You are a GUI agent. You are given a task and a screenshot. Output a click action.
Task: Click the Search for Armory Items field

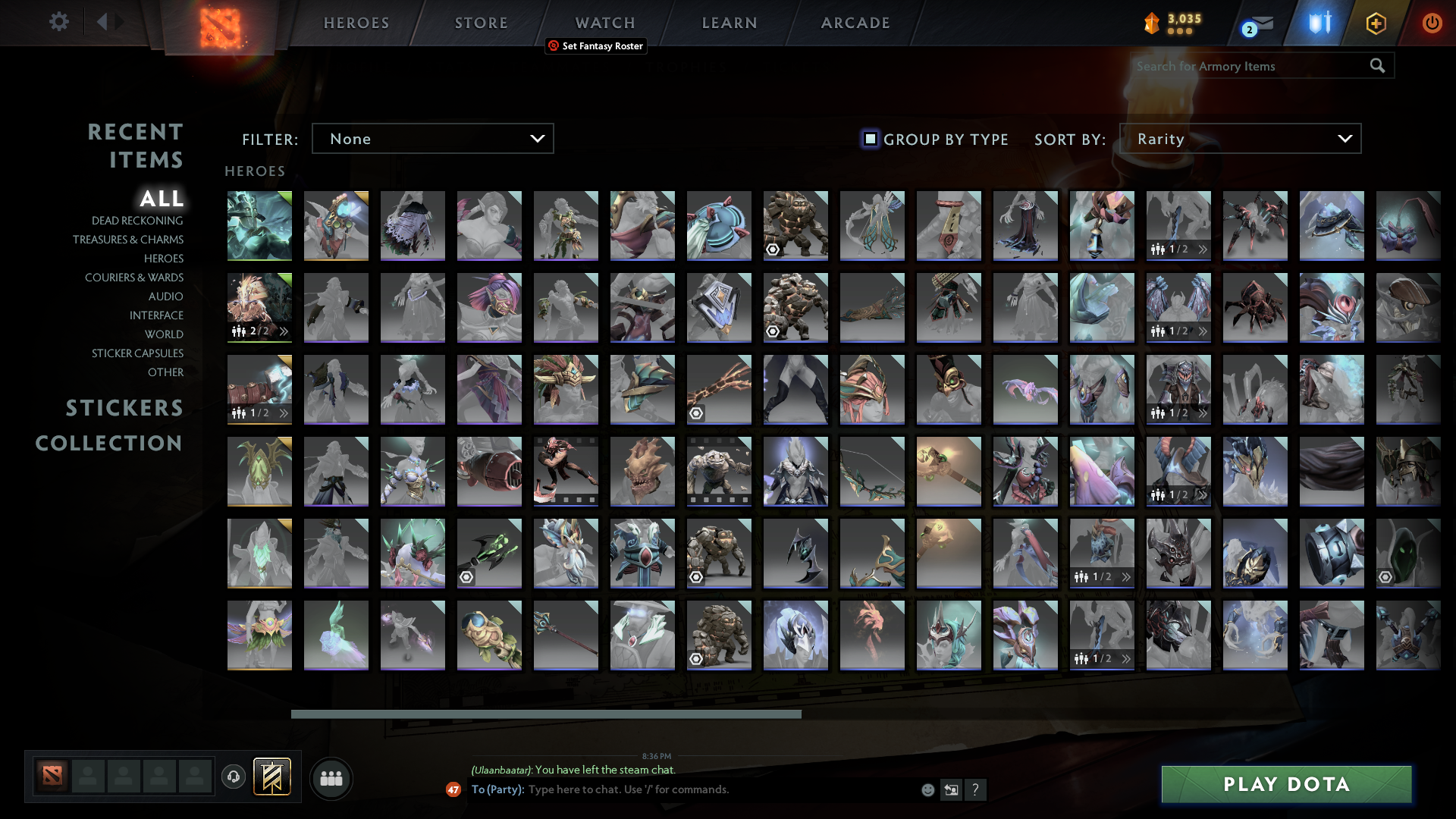point(1251,66)
